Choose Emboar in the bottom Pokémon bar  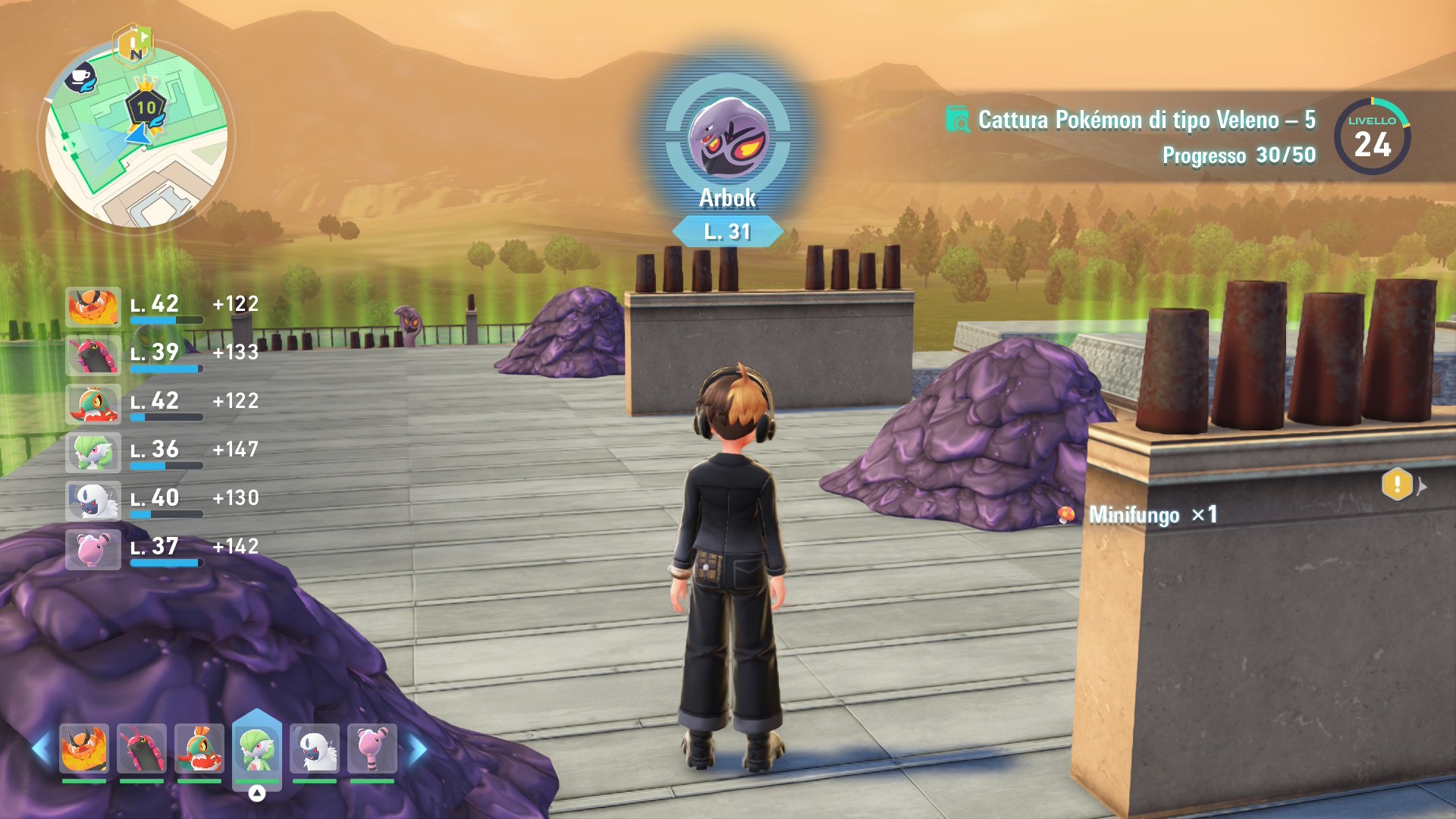(84, 748)
